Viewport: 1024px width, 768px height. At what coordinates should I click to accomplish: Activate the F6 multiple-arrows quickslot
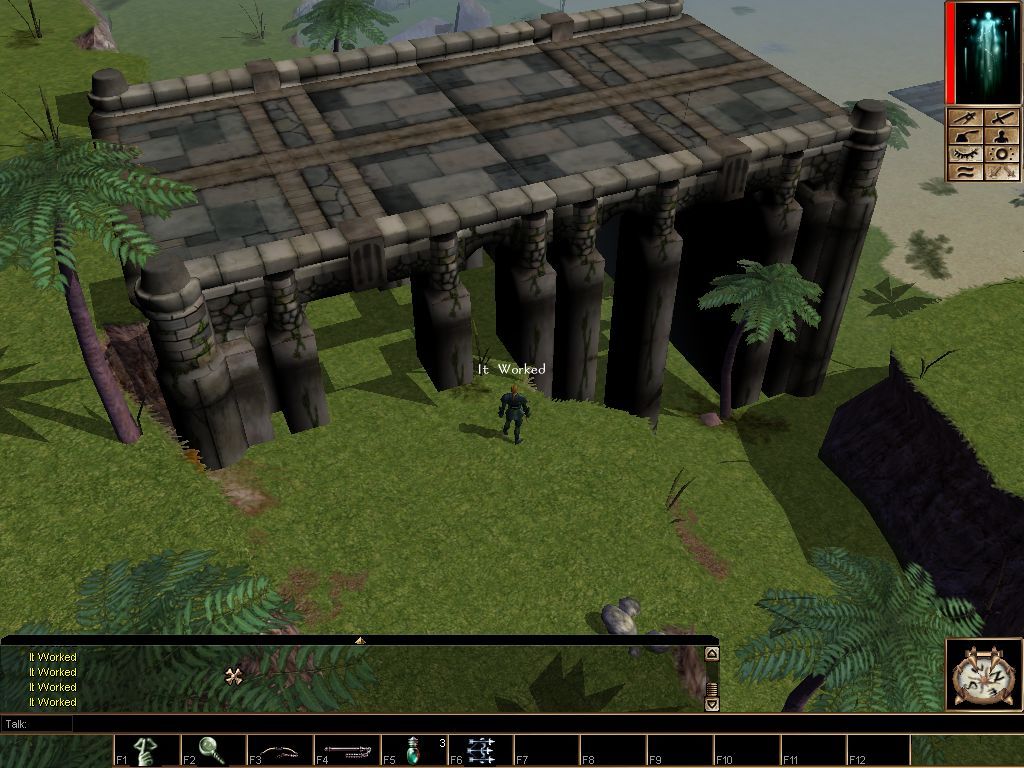[x=480, y=751]
